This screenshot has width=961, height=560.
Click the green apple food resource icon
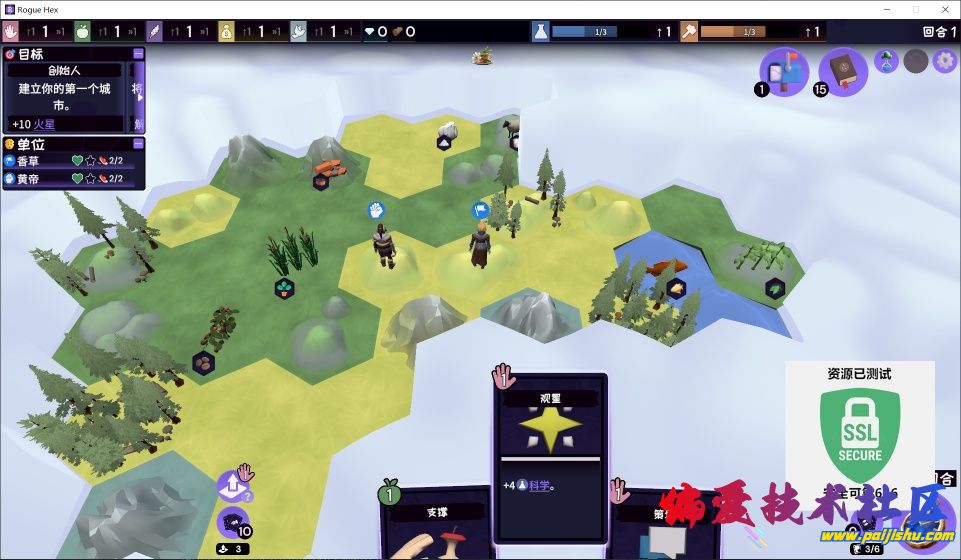(x=83, y=32)
